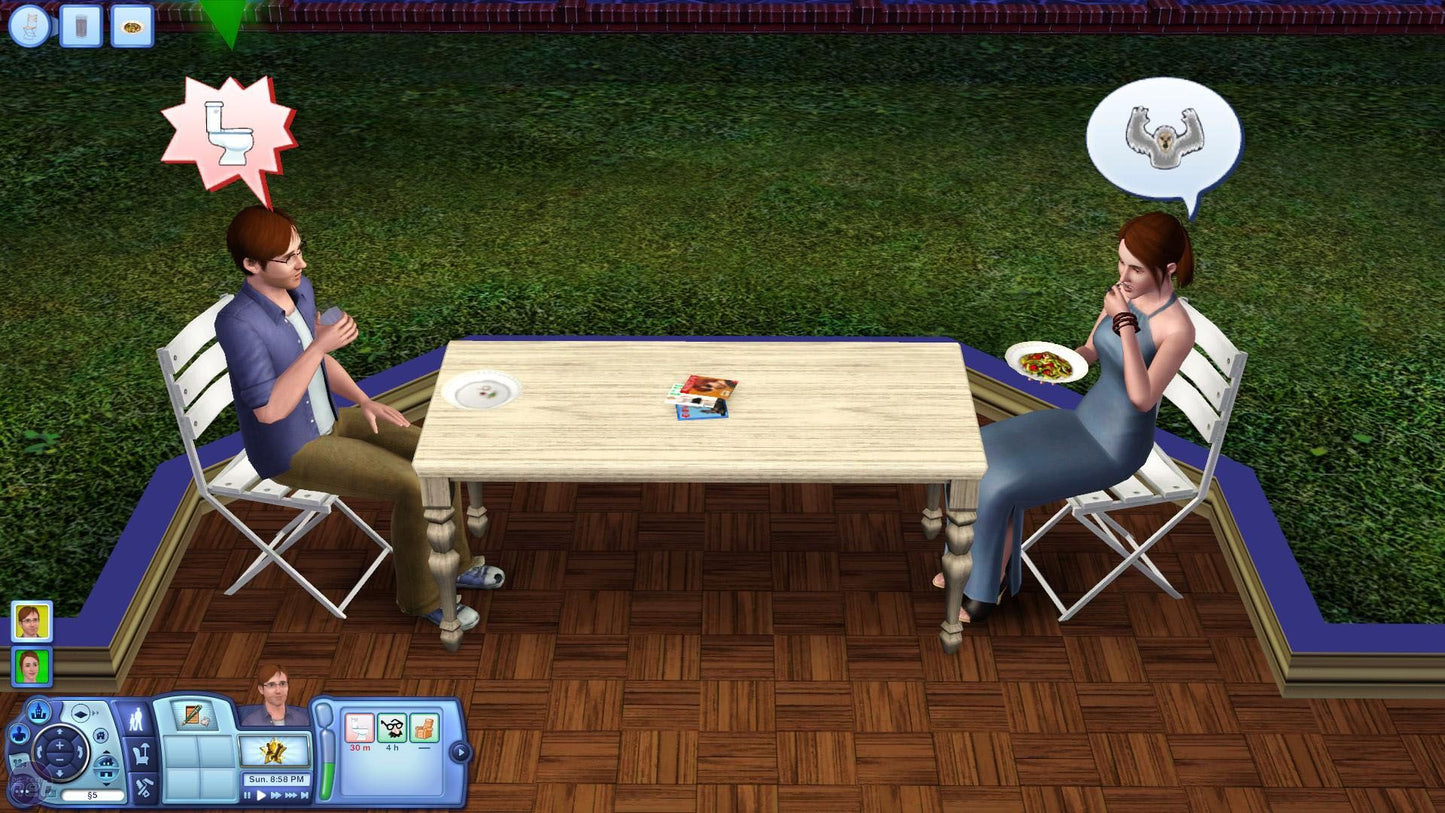
Task: Go up a floor using the house up-chevron
Action: click(107, 753)
